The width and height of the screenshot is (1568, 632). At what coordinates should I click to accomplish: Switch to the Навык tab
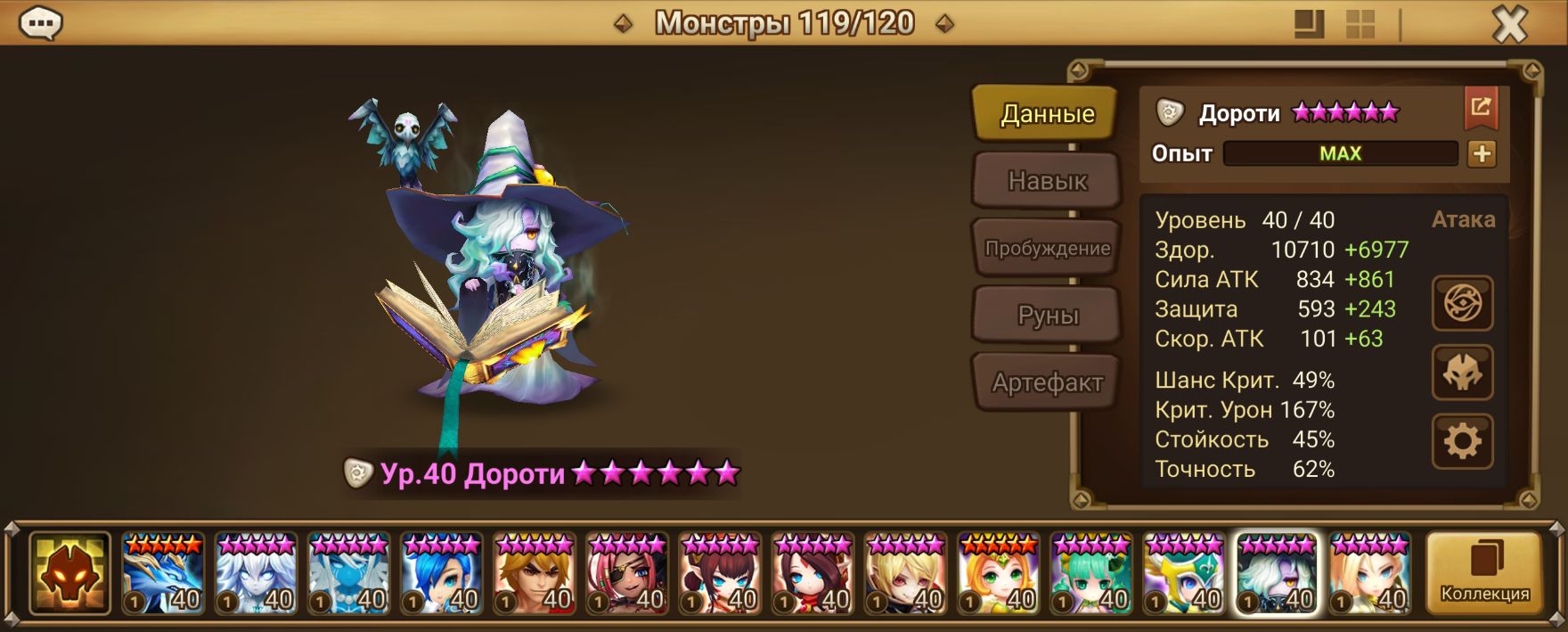coord(1047,181)
